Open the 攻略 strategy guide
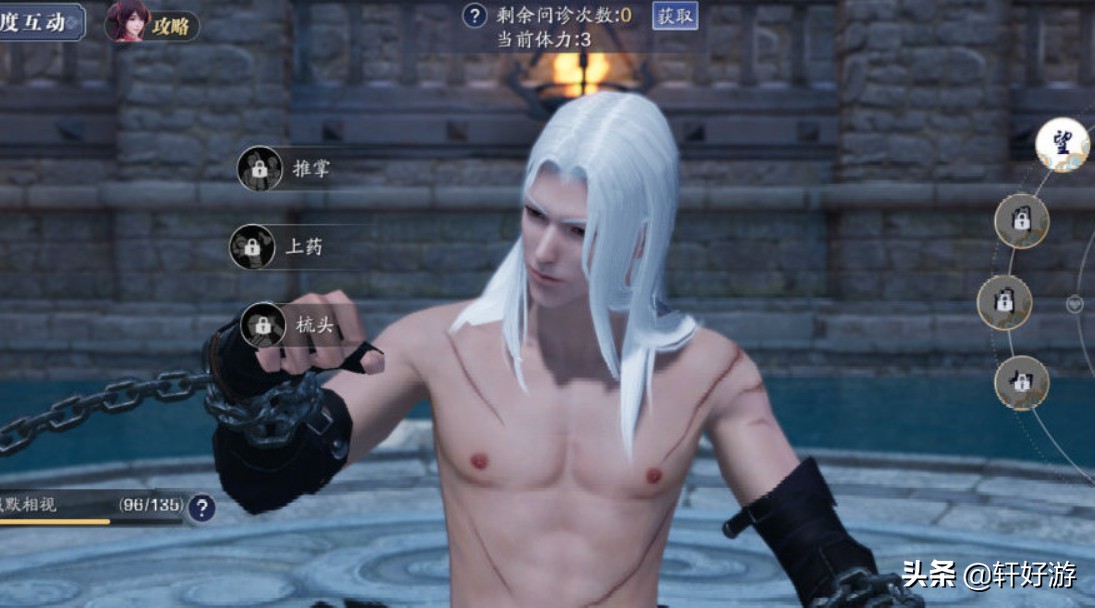Screen dimensions: 1095x608 tap(152, 23)
